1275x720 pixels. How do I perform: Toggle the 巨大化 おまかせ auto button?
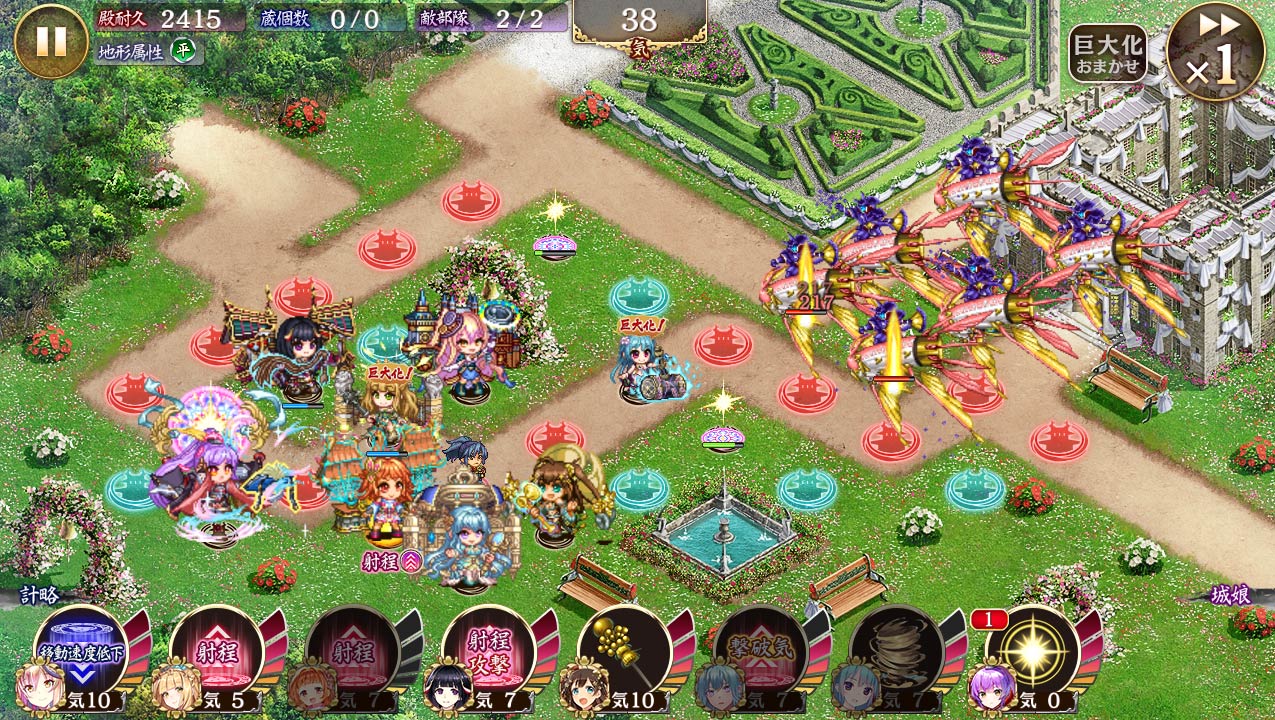coord(1107,53)
